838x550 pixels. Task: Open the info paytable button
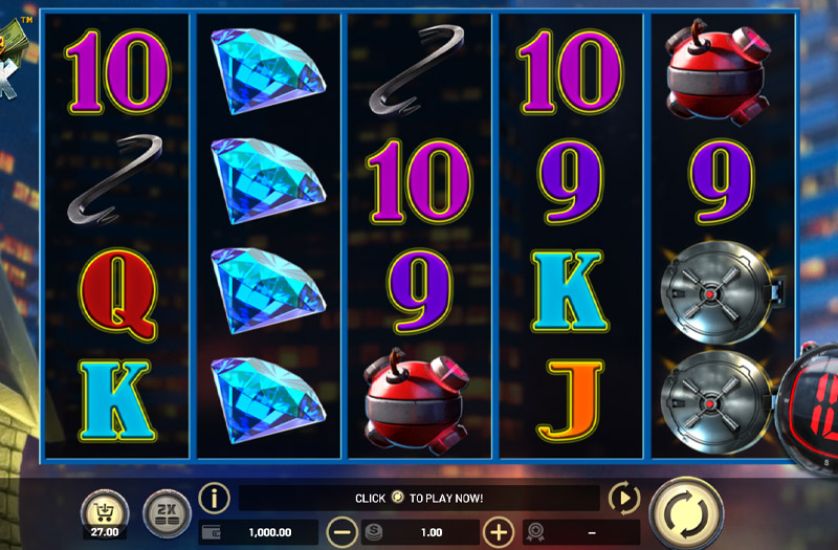click(214, 498)
